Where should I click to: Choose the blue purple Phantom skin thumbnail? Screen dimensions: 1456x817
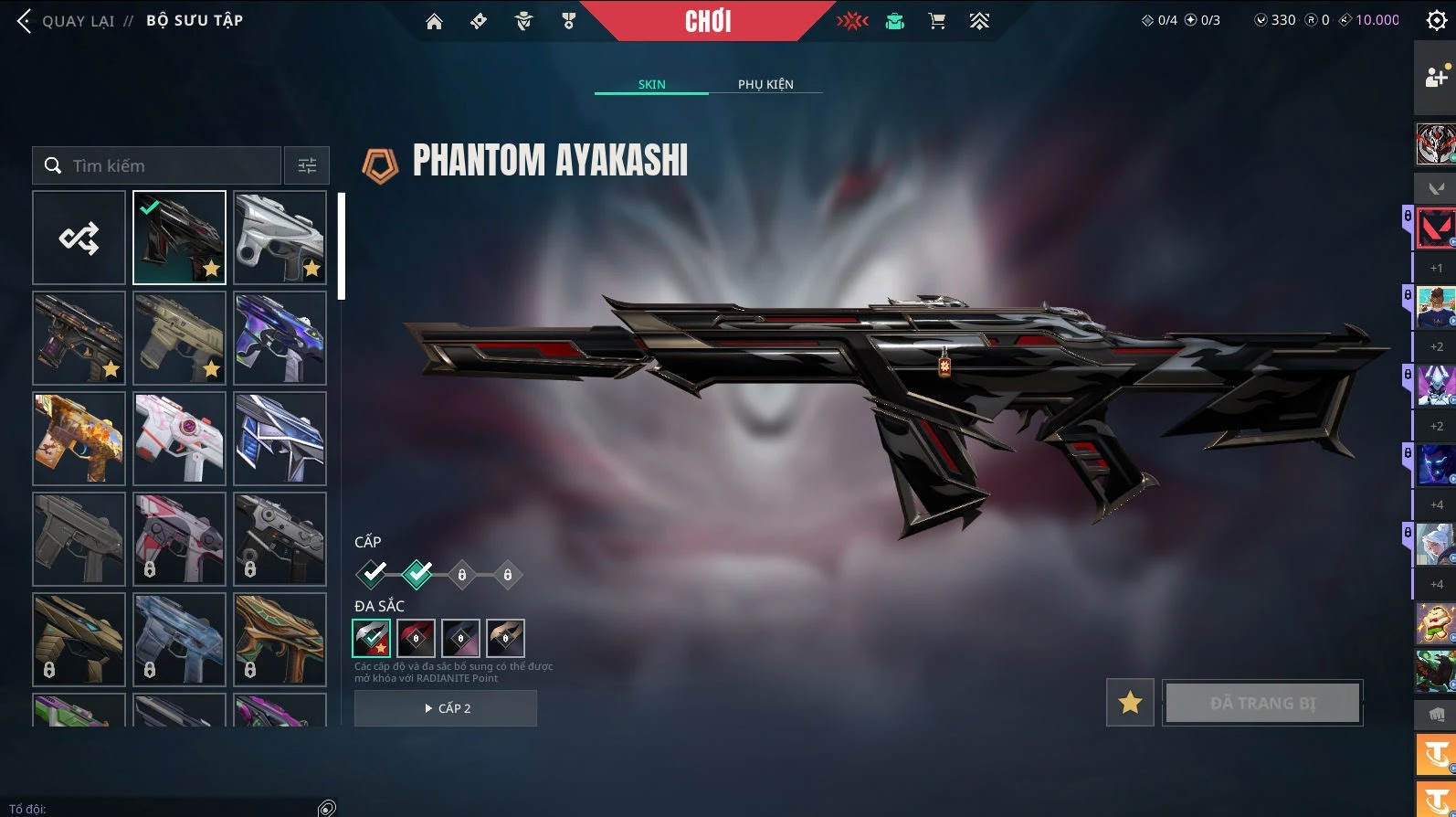tap(280, 338)
